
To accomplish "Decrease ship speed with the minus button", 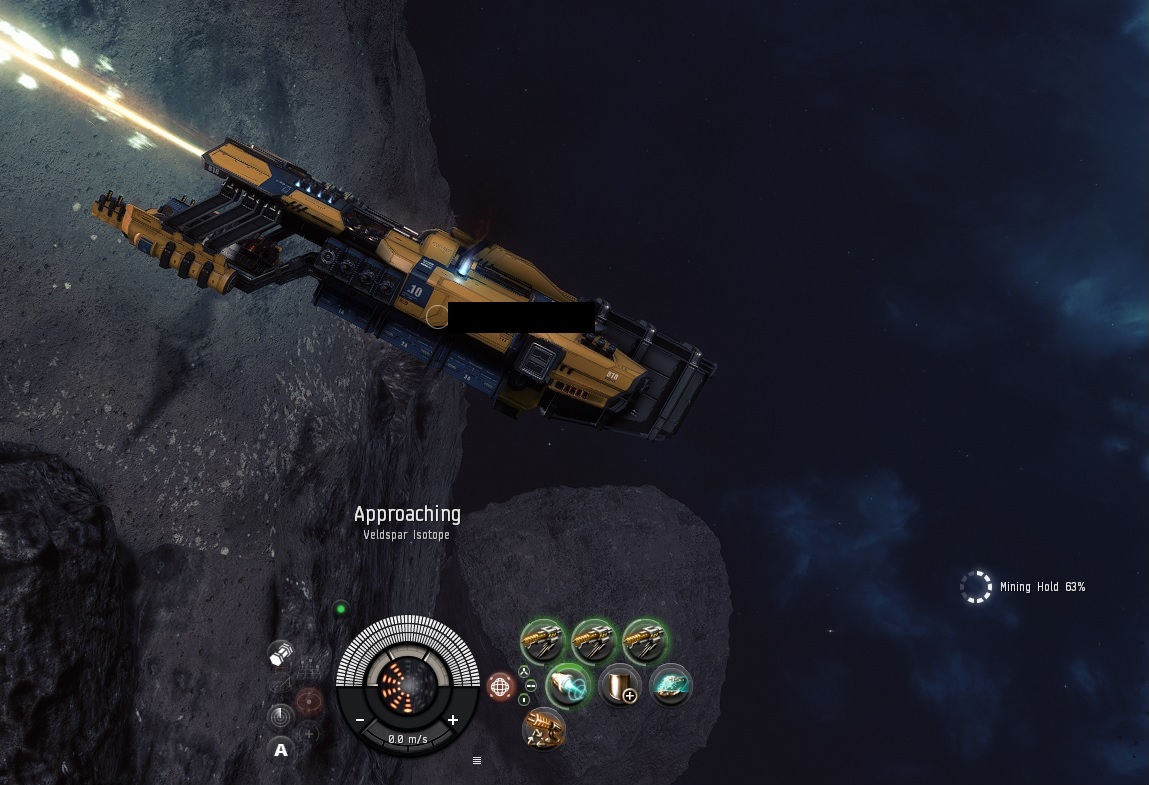I will point(360,720).
